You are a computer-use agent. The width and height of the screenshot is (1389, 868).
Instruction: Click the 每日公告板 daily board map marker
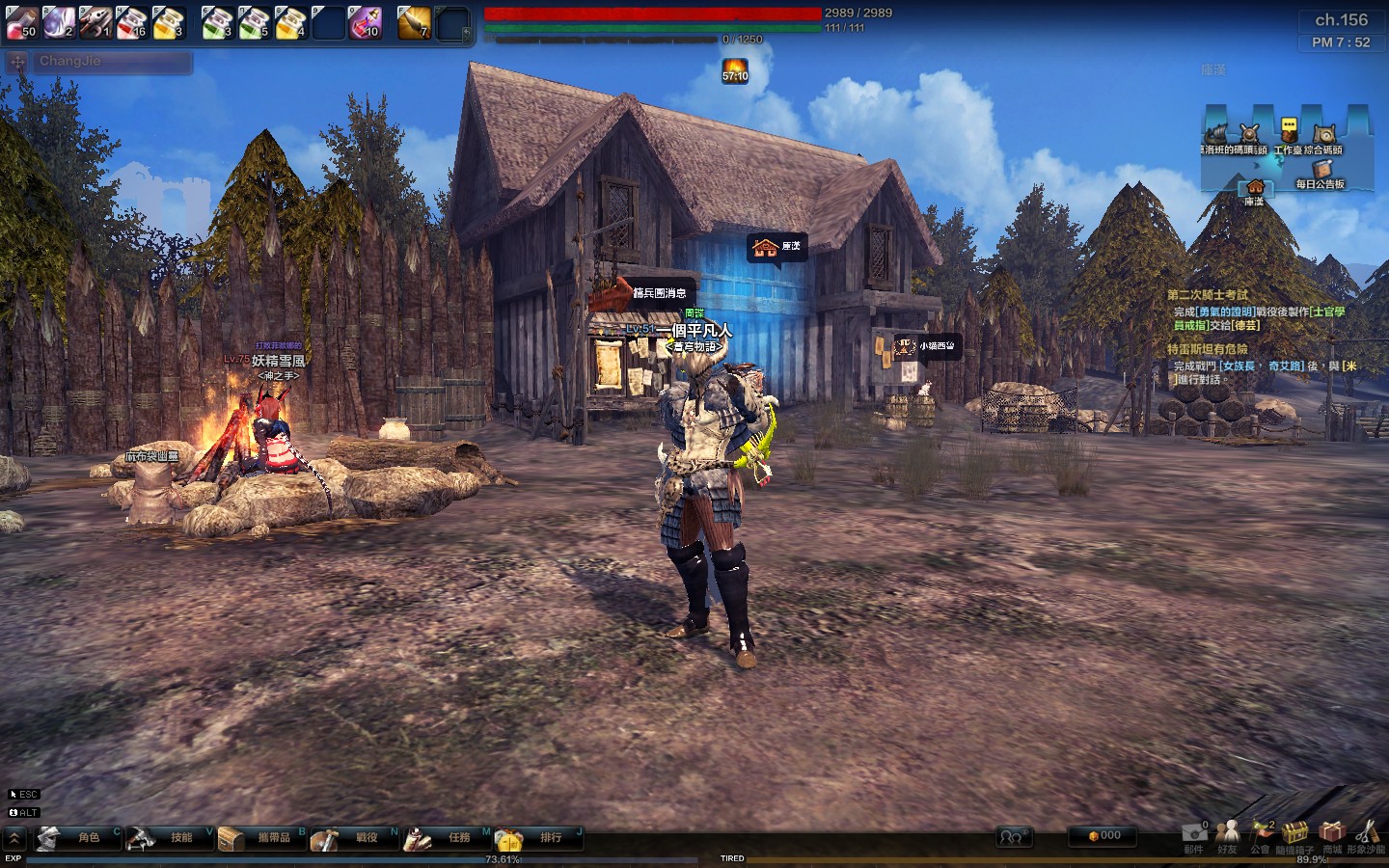(x=1320, y=174)
